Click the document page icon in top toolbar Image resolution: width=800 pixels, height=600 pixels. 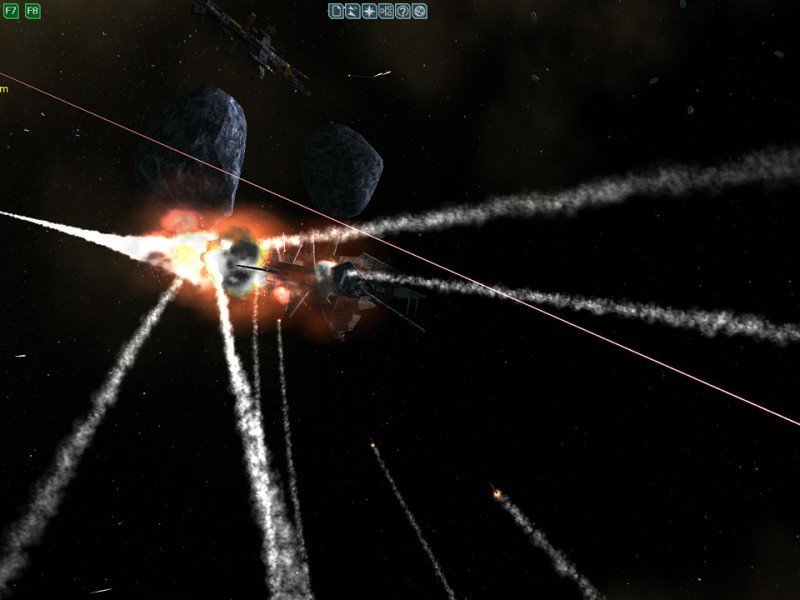(337, 11)
